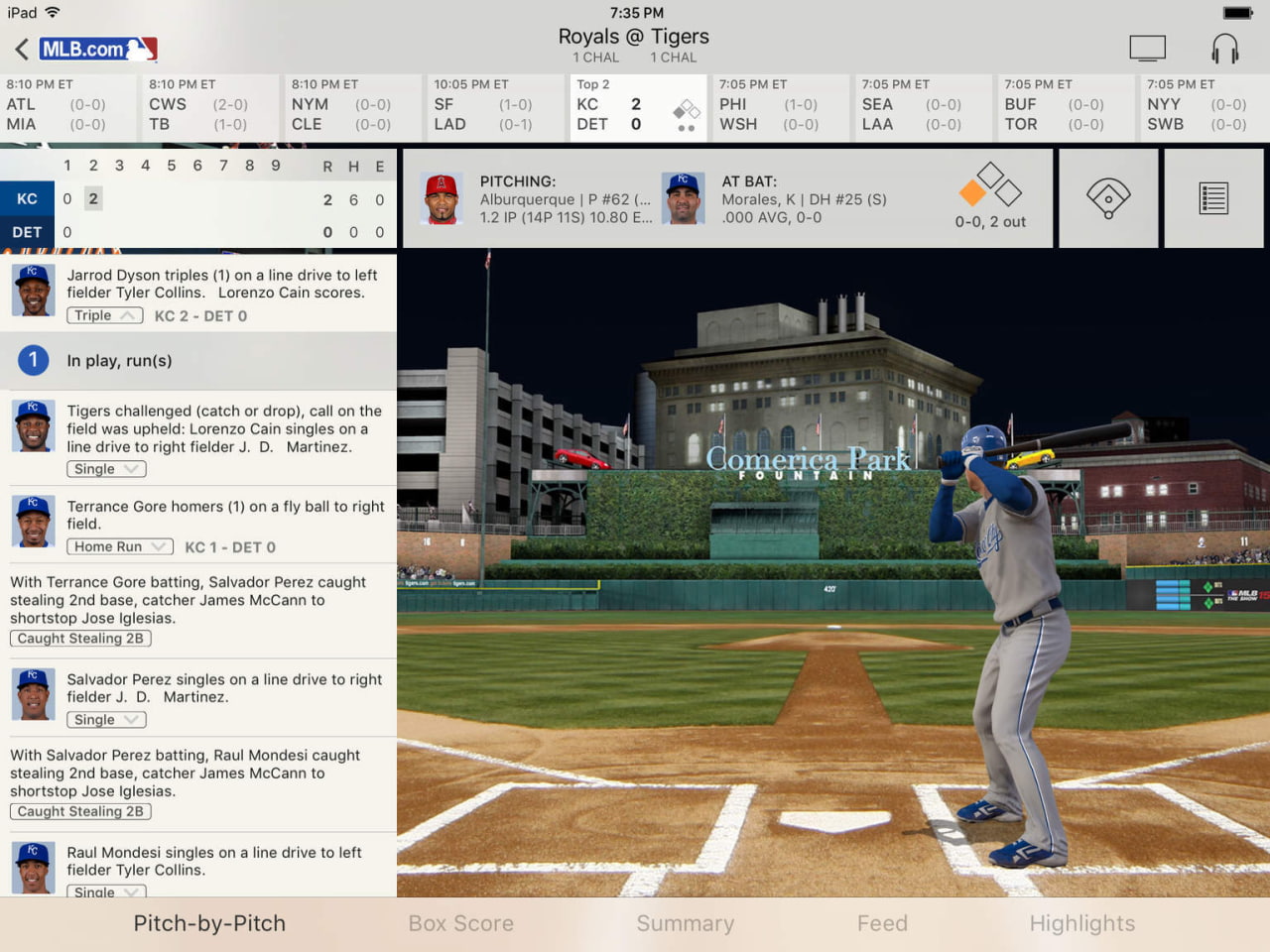The width and height of the screenshot is (1270, 952).
Task: Tap the blue pitch number 1 circle
Action: tap(31, 360)
